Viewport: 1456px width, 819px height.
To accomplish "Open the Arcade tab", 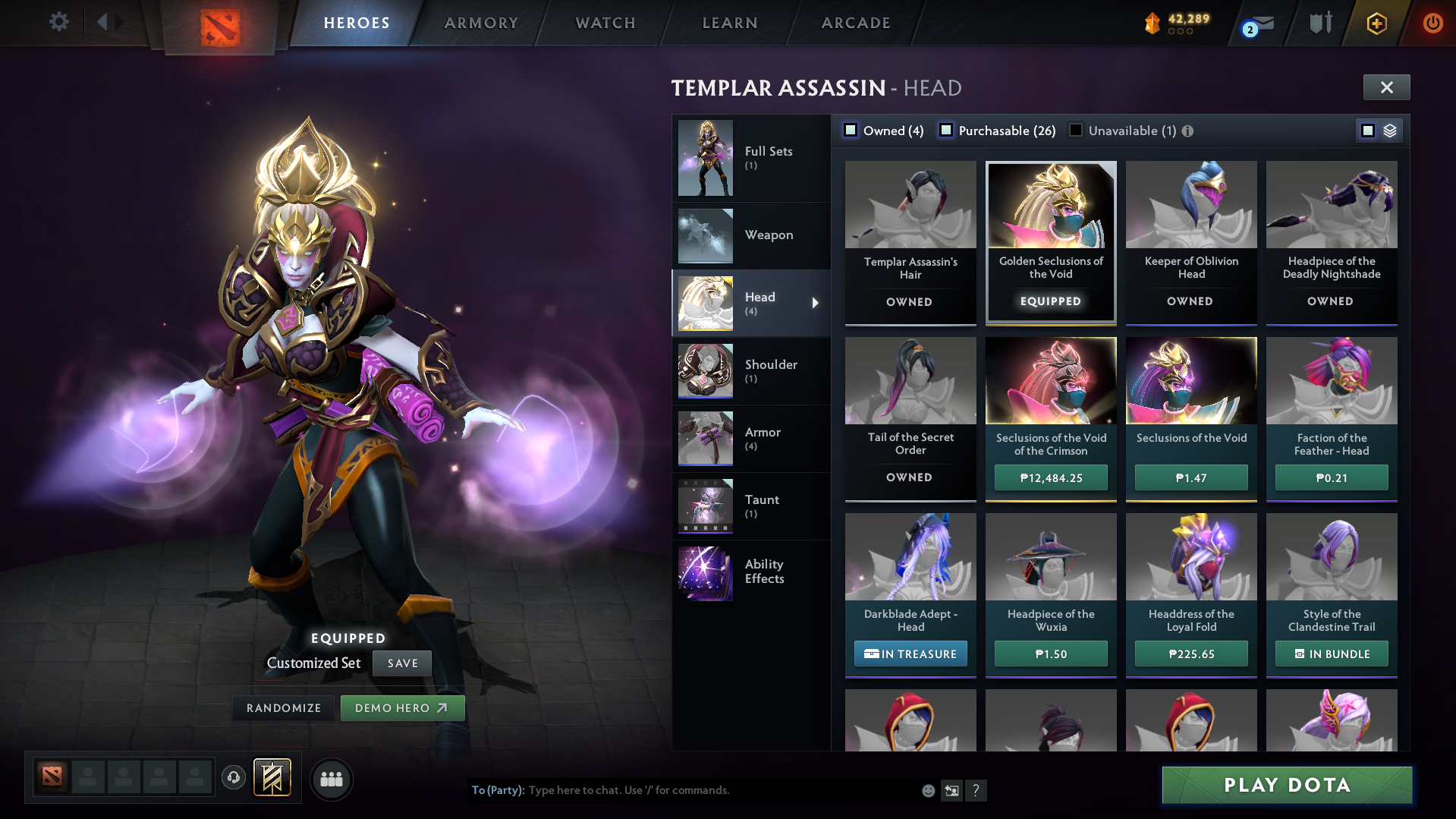I will pos(856,23).
